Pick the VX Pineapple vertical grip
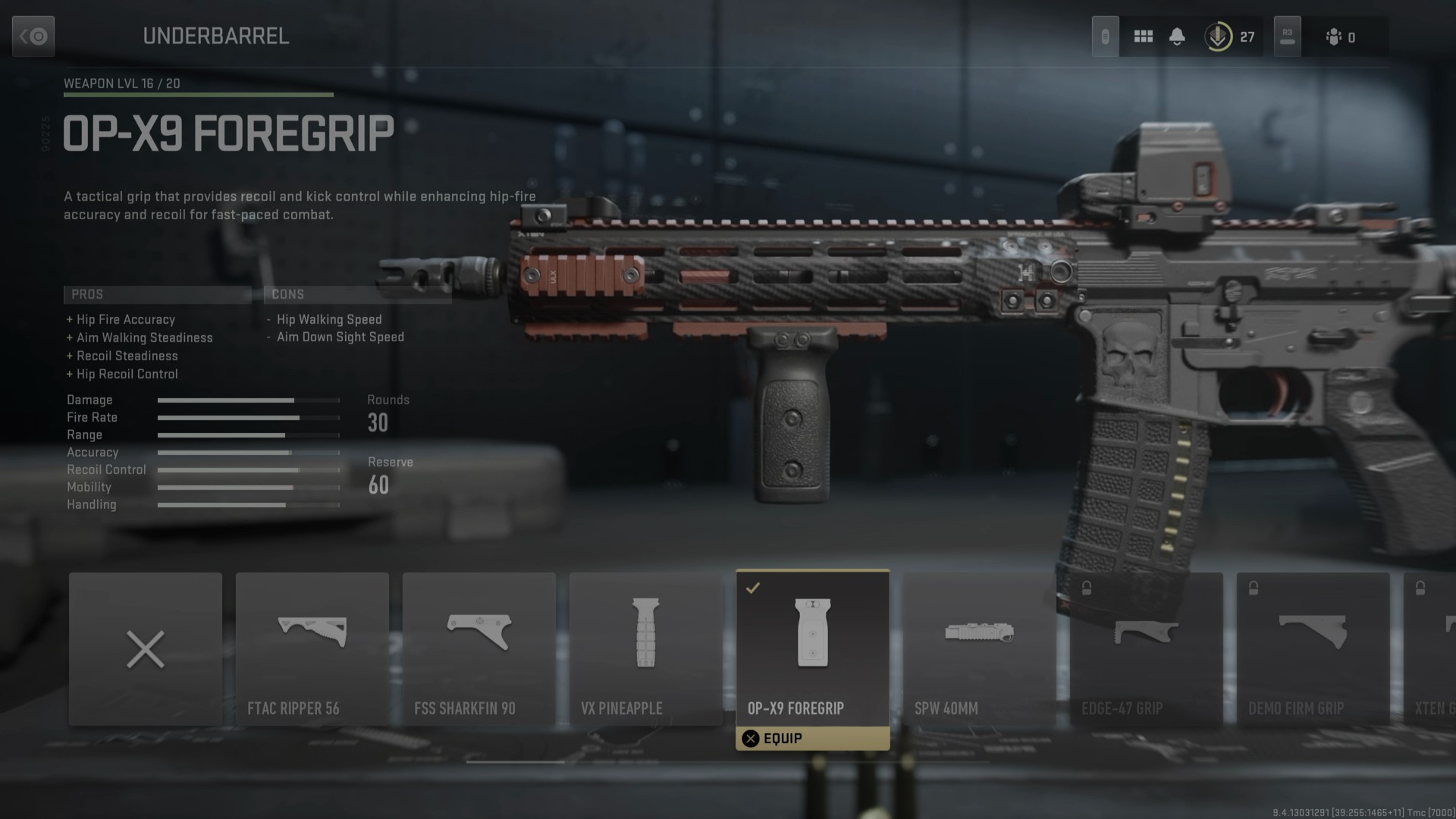The height and width of the screenshot is (819, 1456). [646, 649]
